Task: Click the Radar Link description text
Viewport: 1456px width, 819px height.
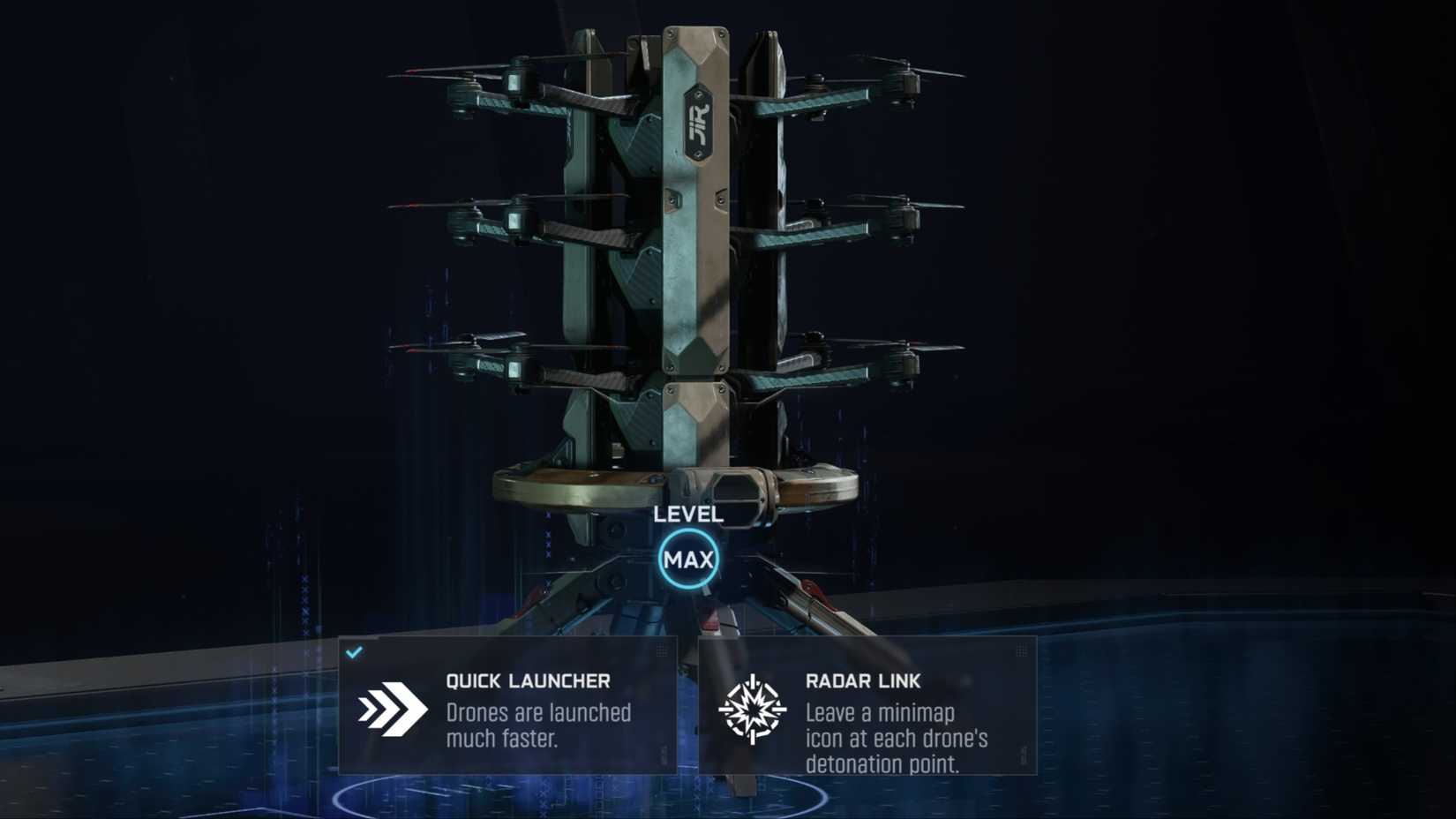Action: [x=900, y=739]
